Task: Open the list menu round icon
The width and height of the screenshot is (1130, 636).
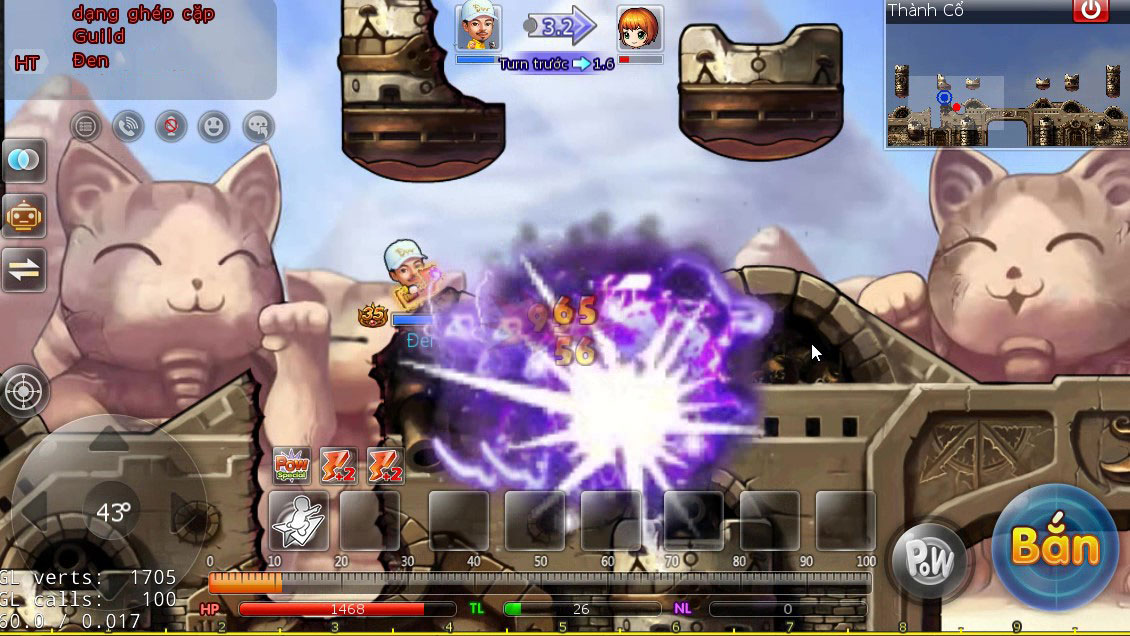Action: point(86,127)
